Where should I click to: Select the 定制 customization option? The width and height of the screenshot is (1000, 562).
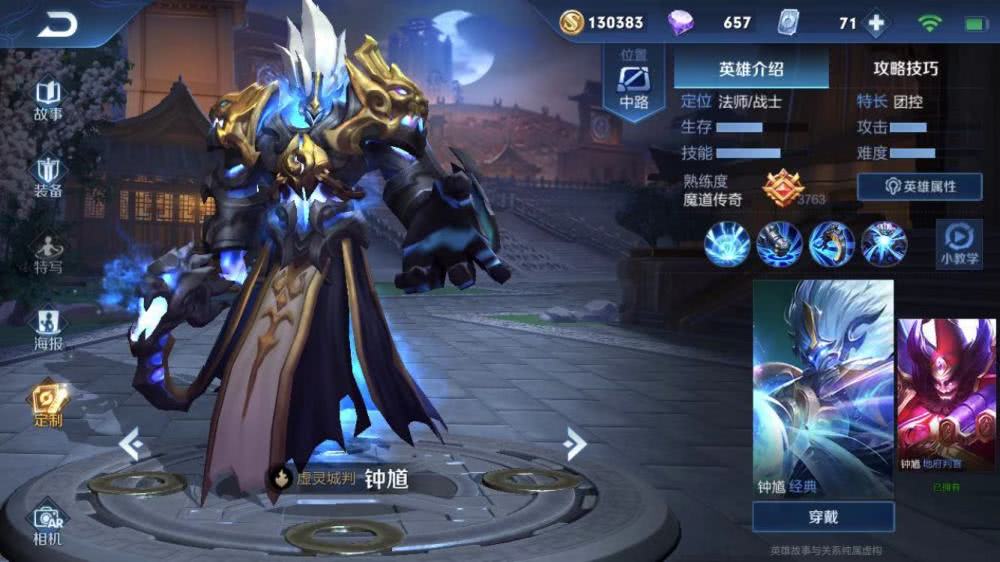[x=48, y=405]
